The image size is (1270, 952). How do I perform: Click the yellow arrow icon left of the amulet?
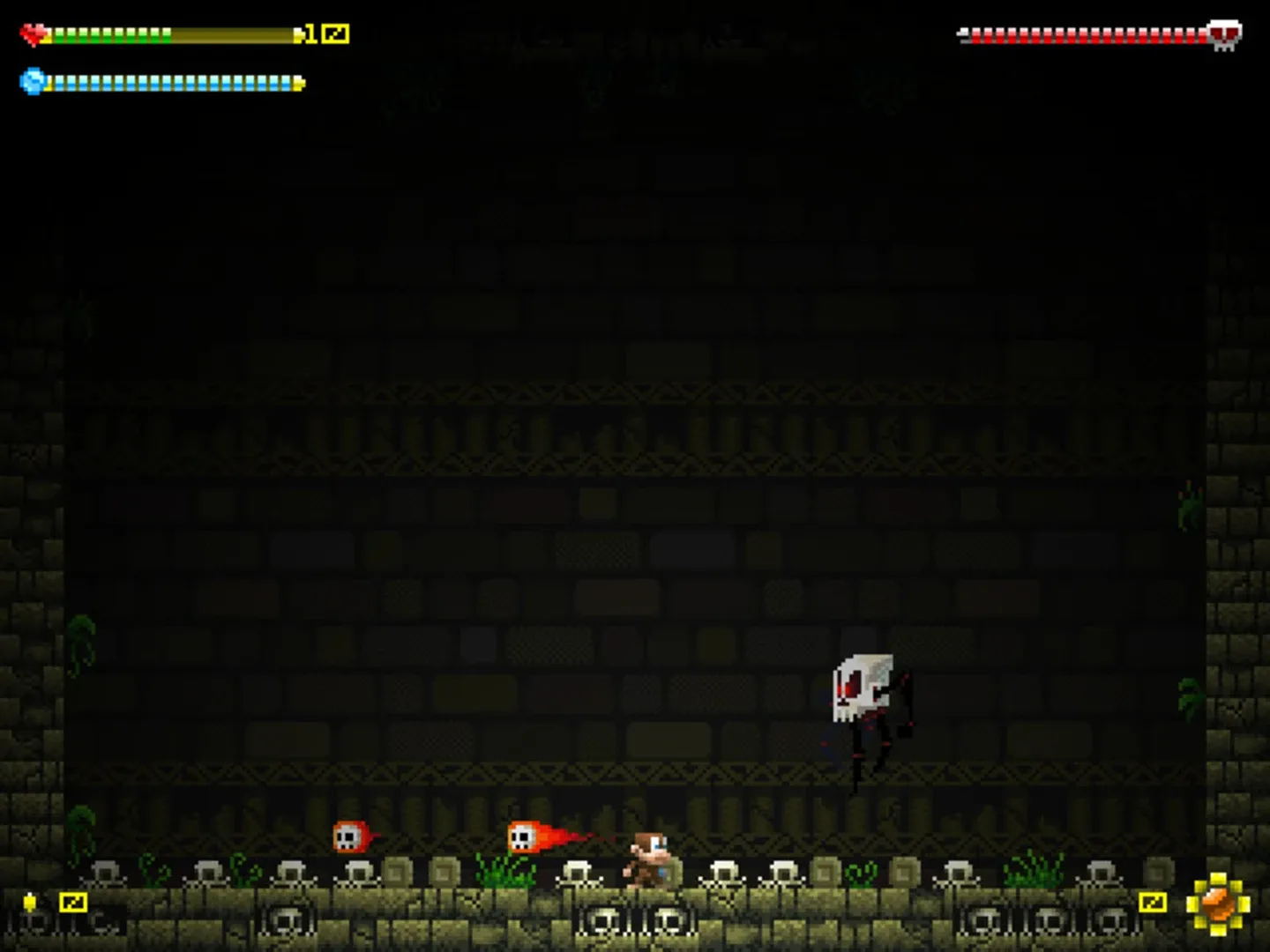(1152, 902)
